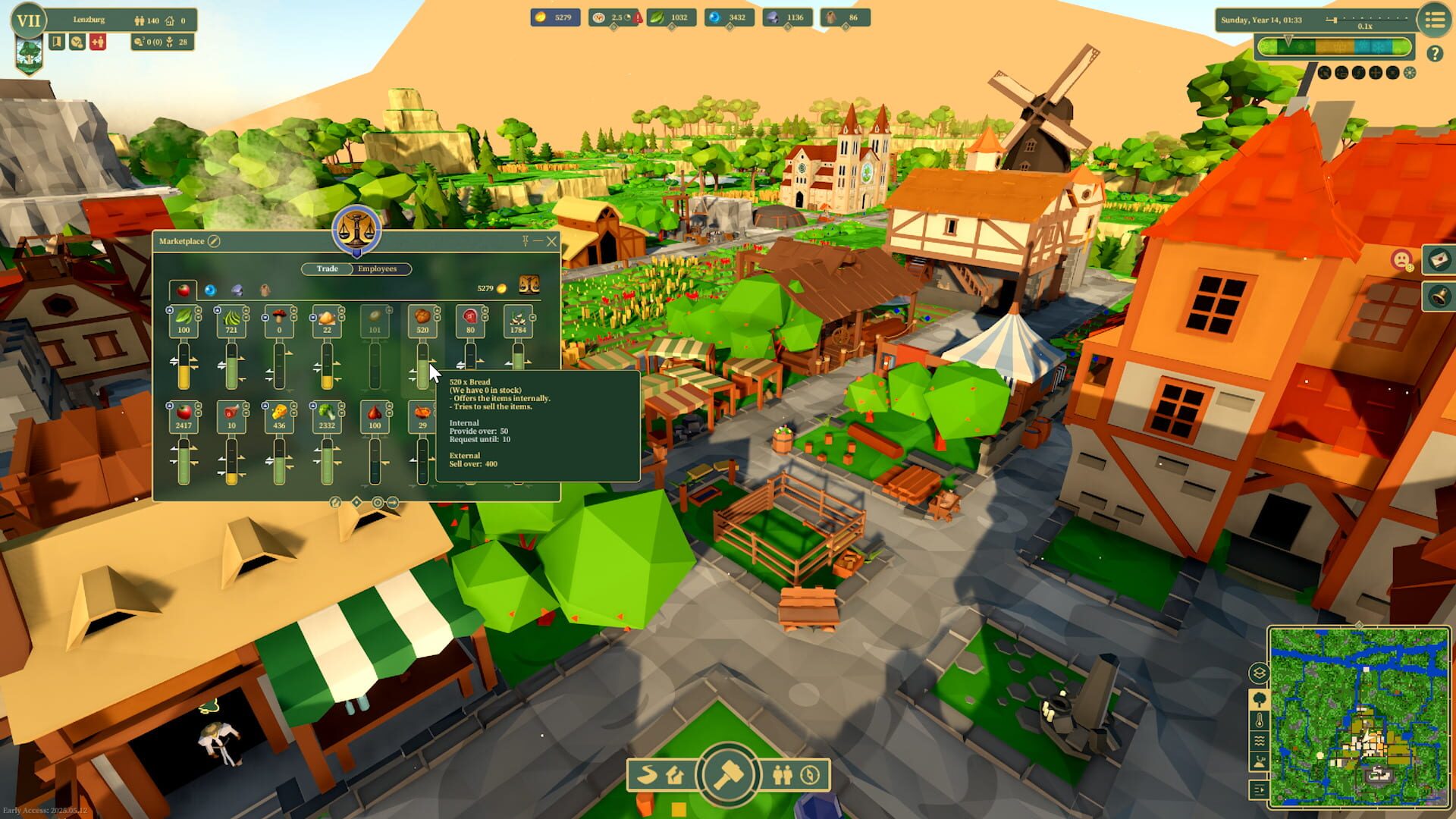Pin the Marketplace window
1456x819 pixels.
(525, 241)
